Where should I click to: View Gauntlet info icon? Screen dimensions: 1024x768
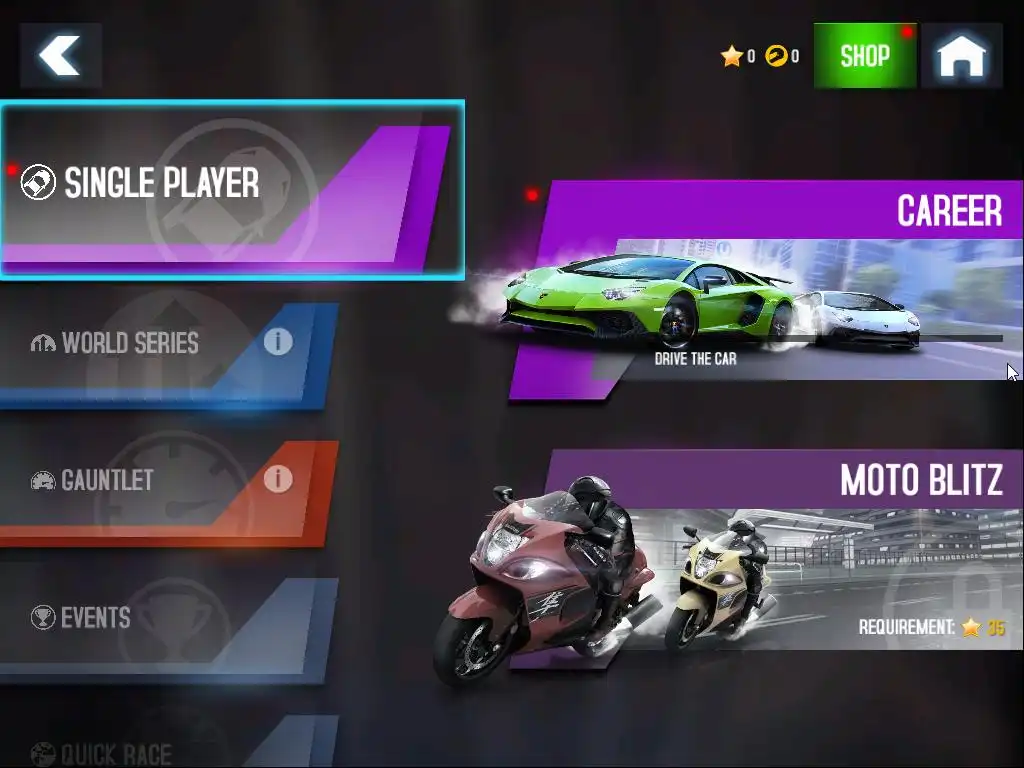(278, 479)
